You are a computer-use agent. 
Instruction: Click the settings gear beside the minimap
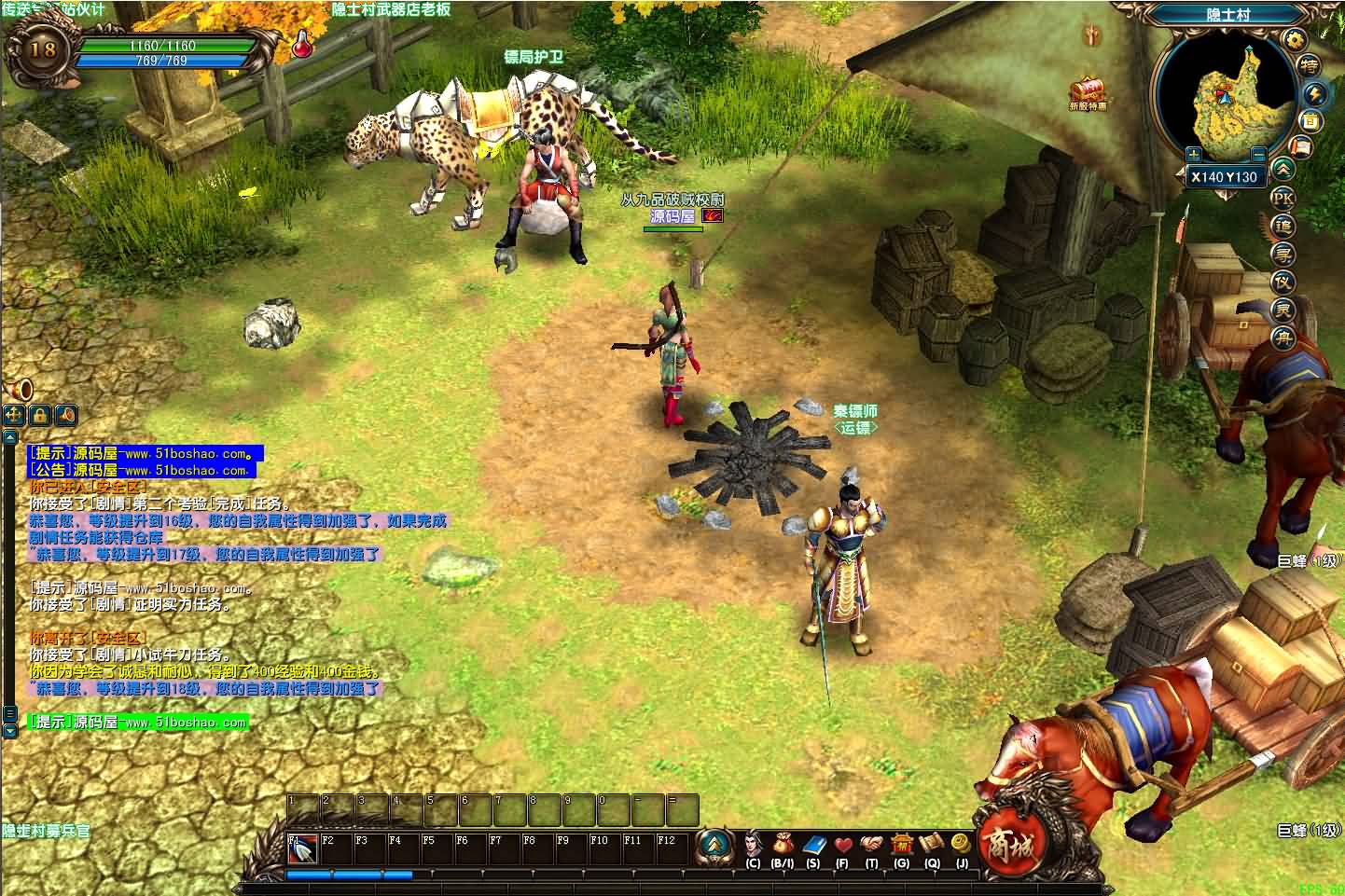pos(1296,40)
